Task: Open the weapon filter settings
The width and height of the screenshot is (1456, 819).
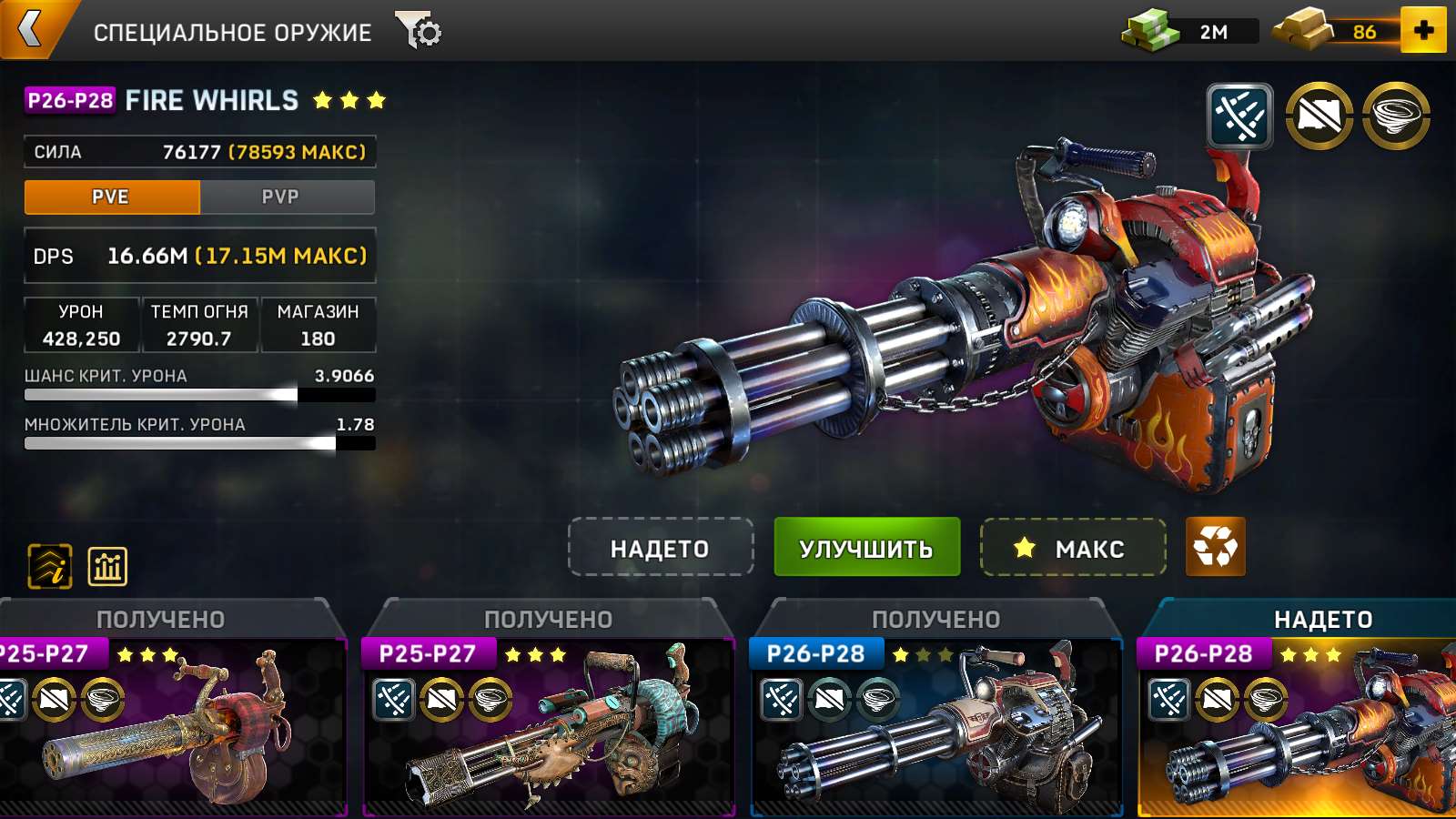Action: pos(419,31)
